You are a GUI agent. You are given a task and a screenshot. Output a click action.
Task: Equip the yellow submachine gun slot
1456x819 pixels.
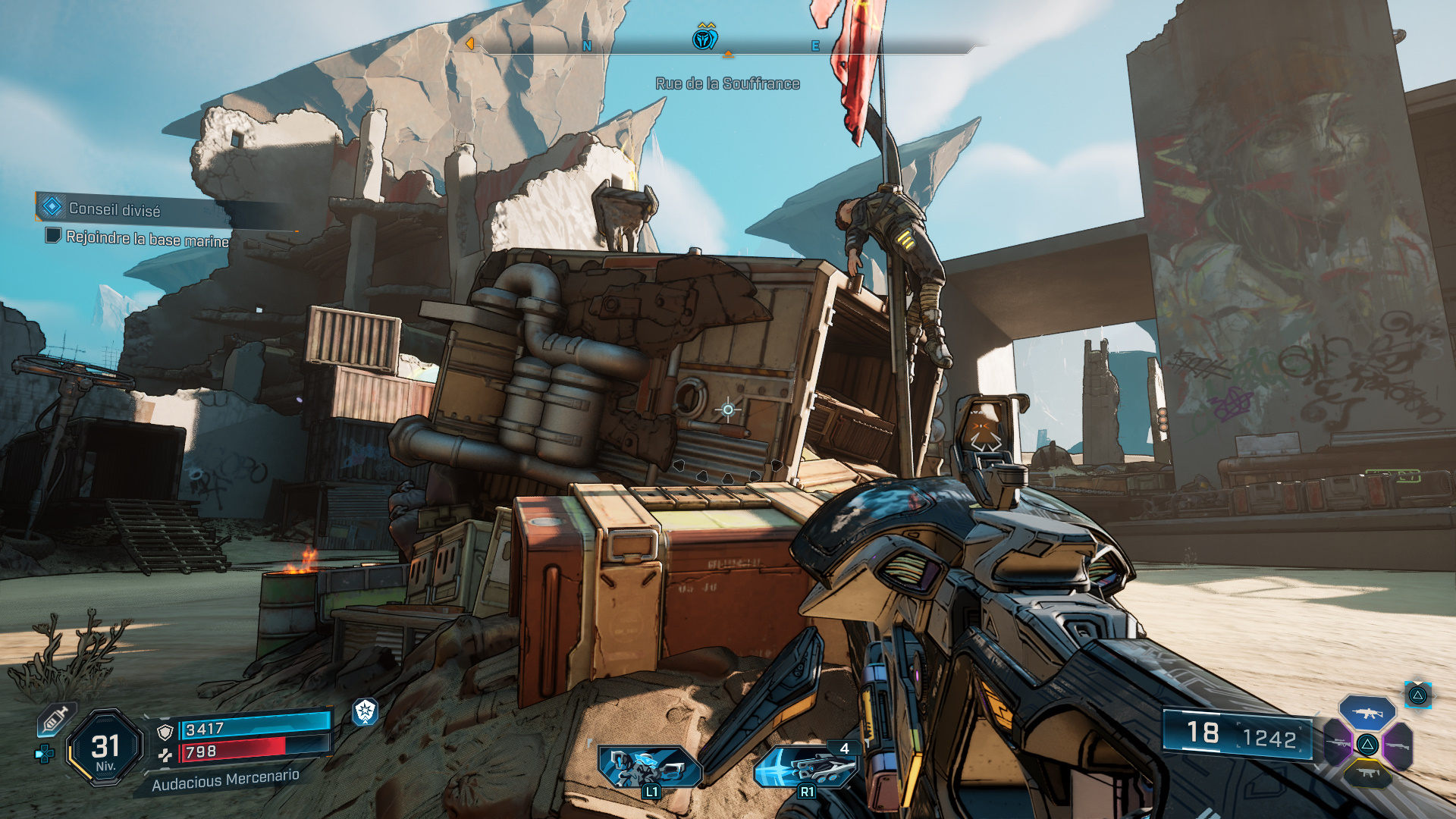(1367, 773)
